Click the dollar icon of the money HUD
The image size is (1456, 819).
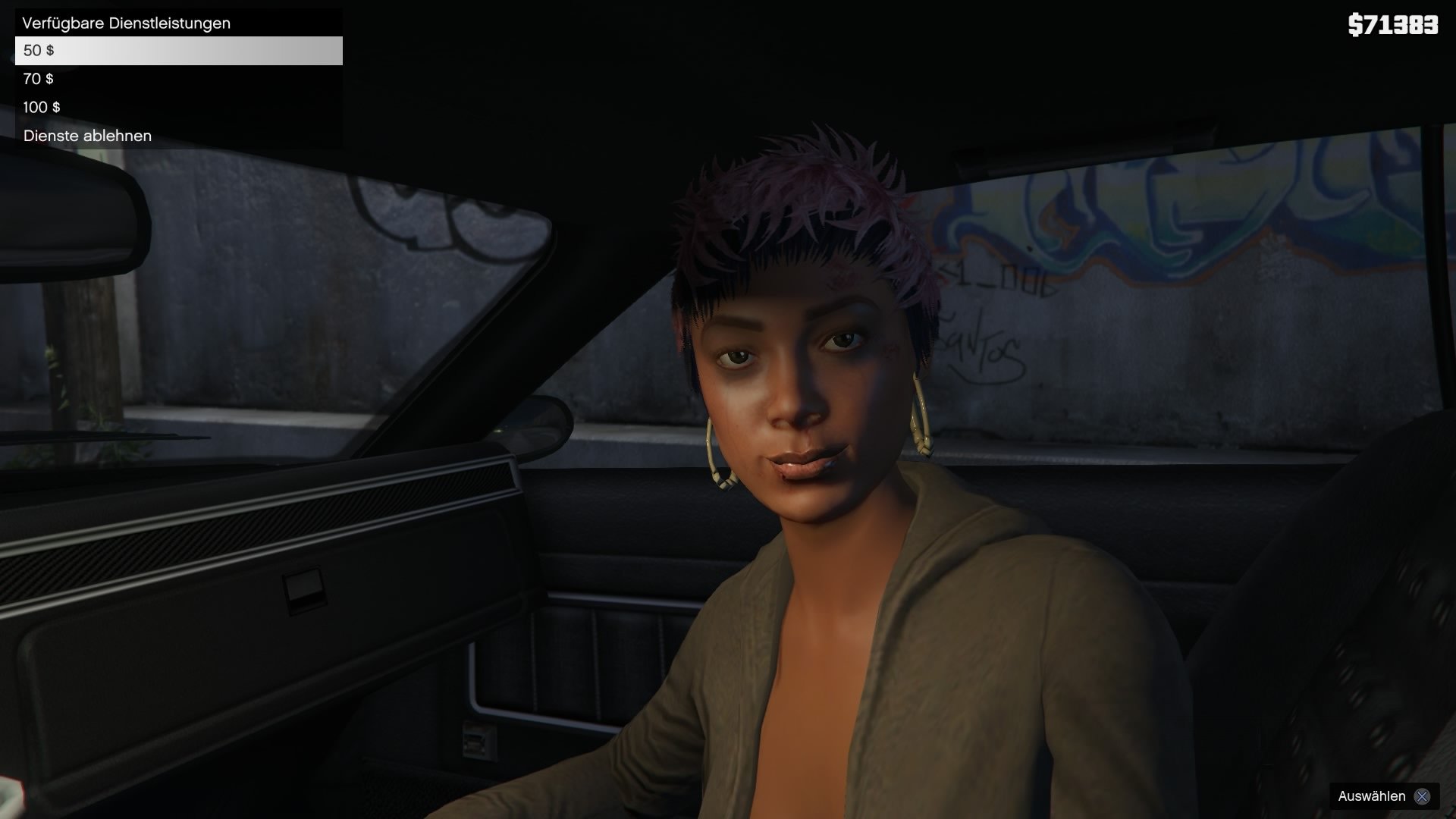[x=1354, y=25]
